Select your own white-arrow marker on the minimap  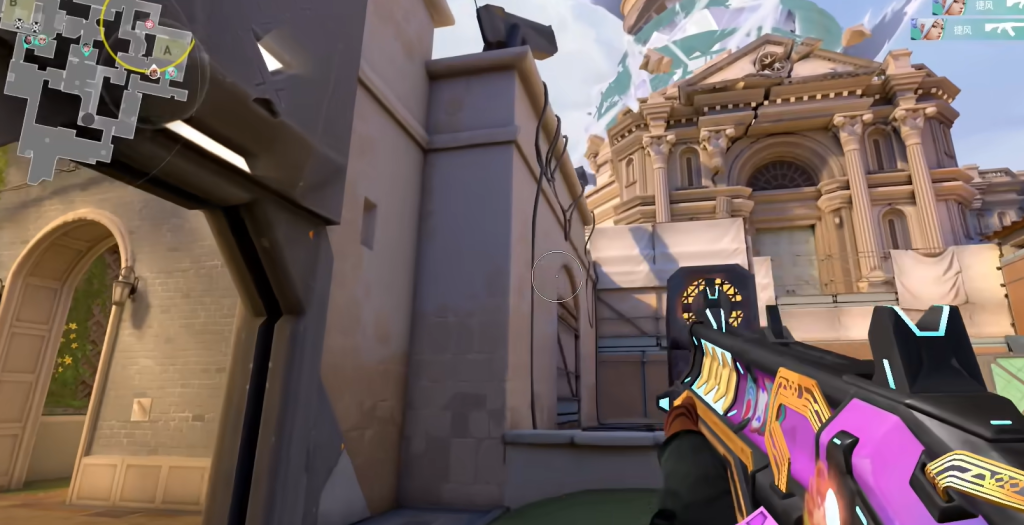tap(154, 72)
